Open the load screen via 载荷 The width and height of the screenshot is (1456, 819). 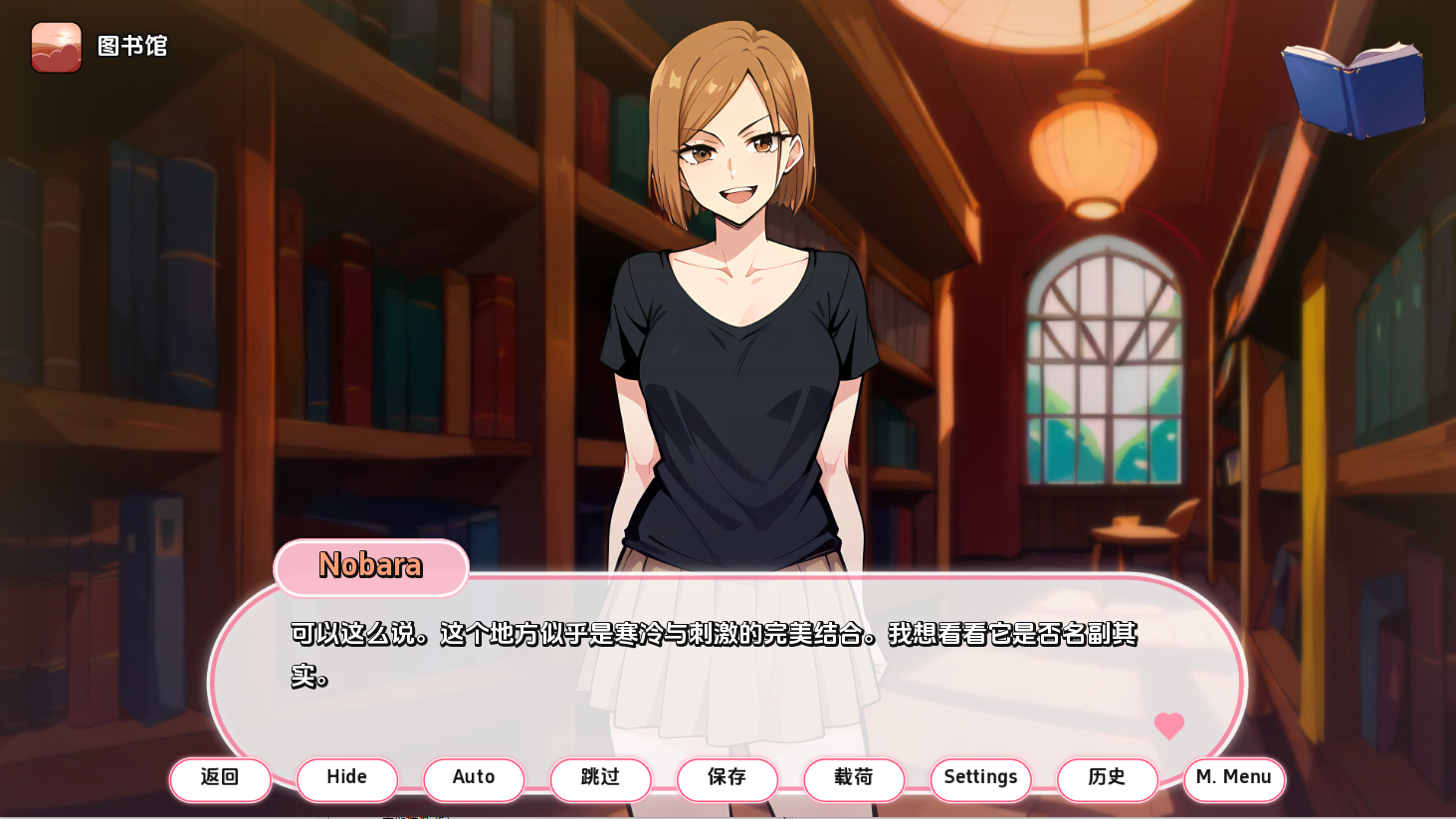click(x=854, y=779)
